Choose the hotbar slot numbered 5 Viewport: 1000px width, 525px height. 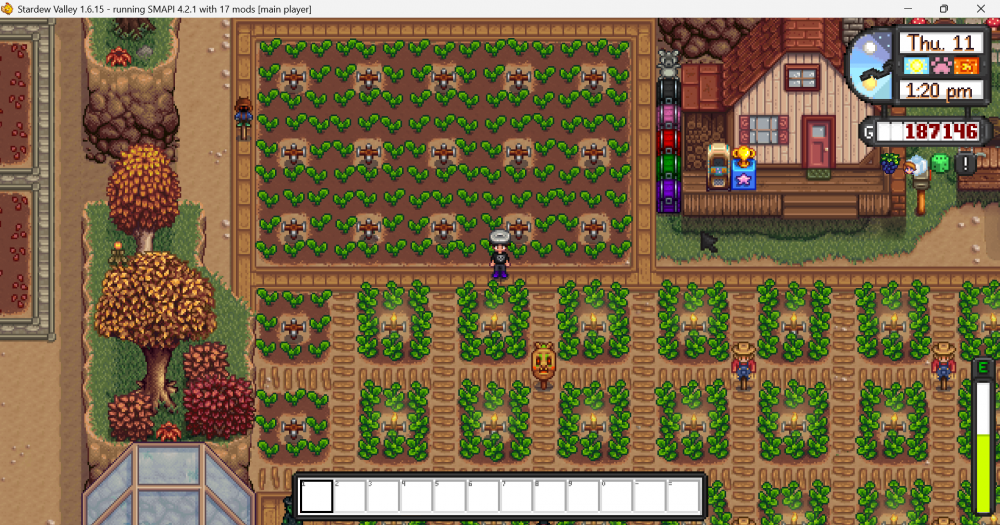(x=451, y=496)
